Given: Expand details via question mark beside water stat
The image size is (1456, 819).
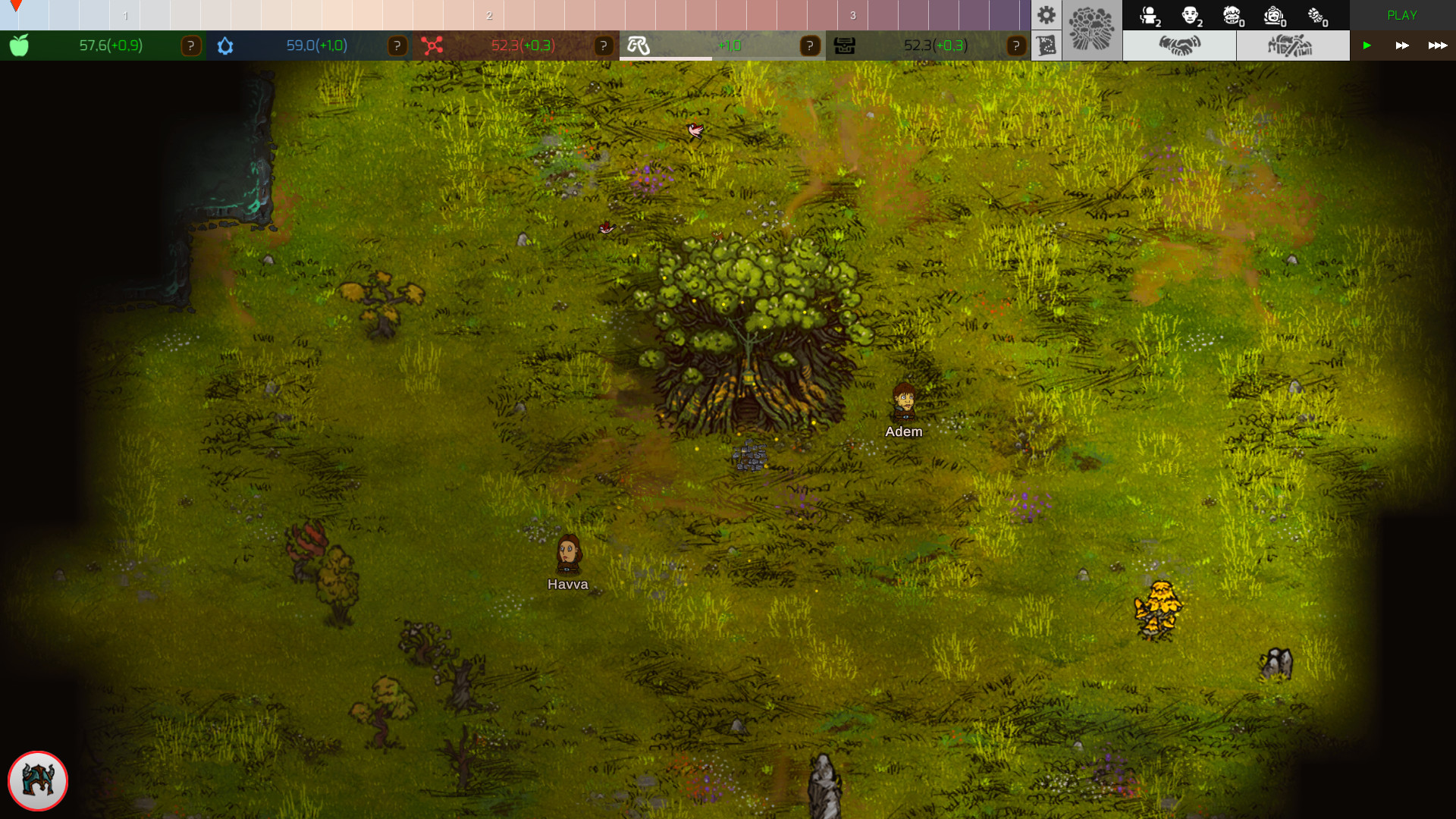Looking at the screenshot, I should click(x=397, y=45).
